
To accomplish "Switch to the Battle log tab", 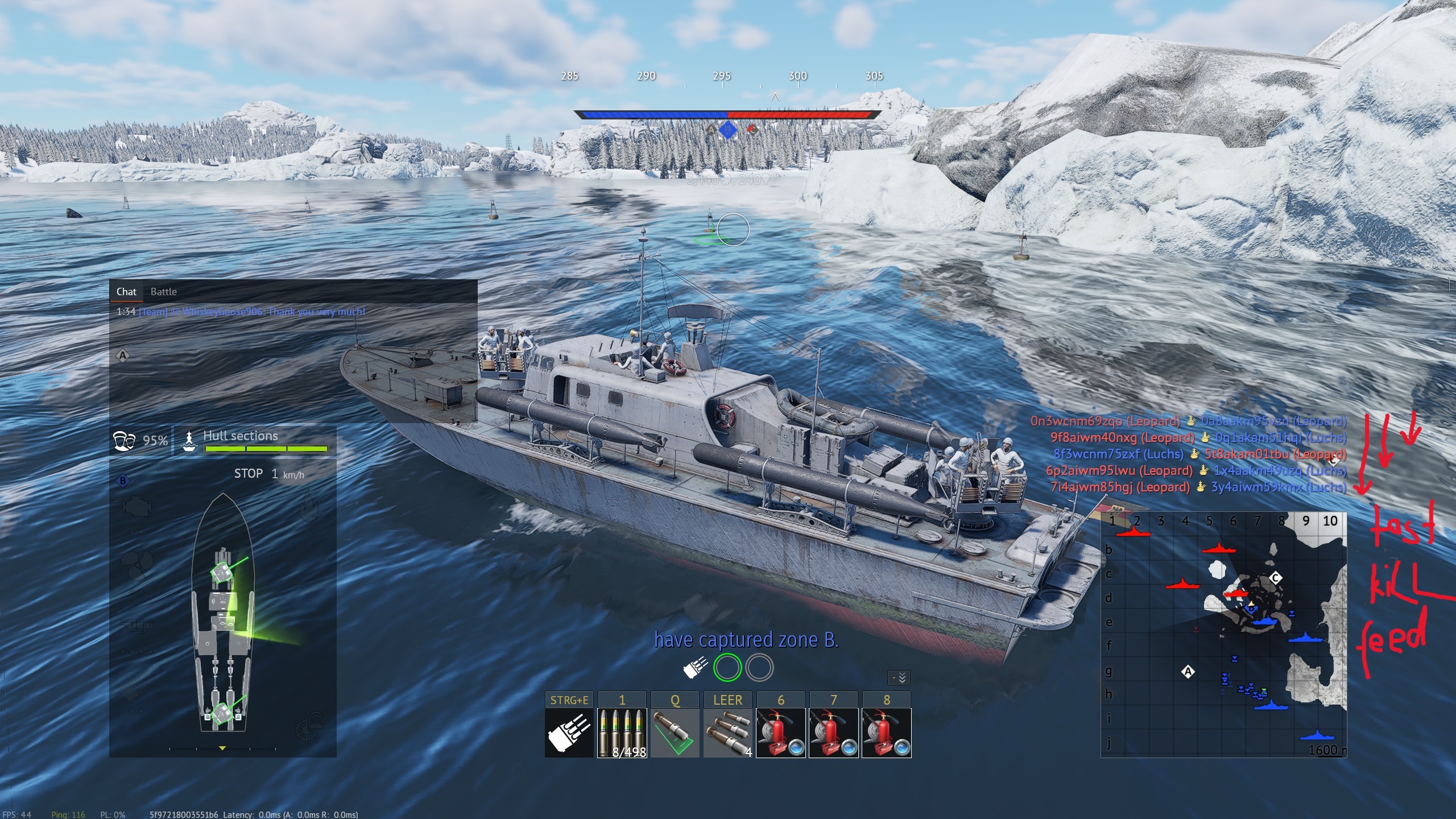I will point(163,292).
